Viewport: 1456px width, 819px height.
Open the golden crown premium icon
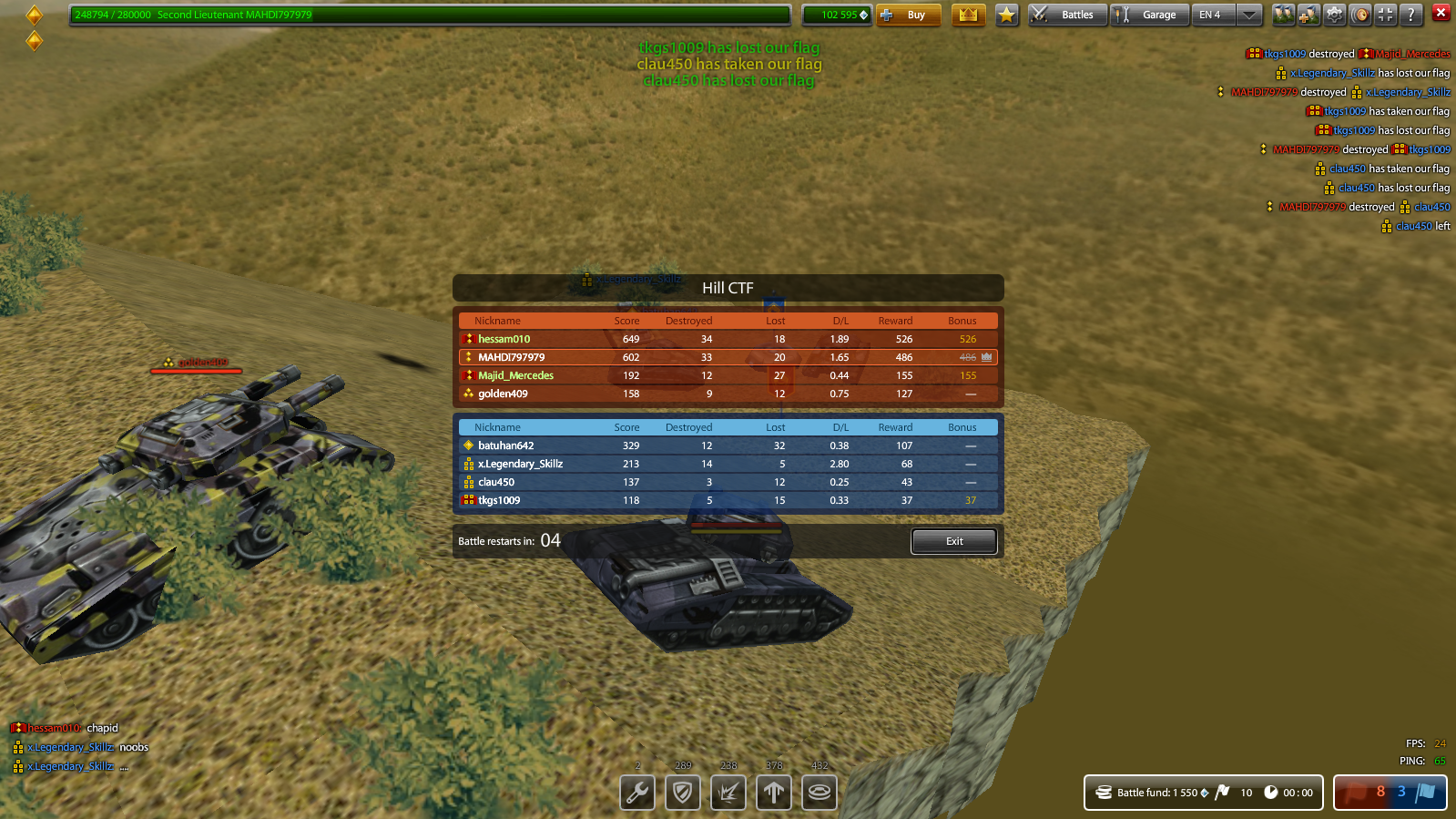point(968,14)
